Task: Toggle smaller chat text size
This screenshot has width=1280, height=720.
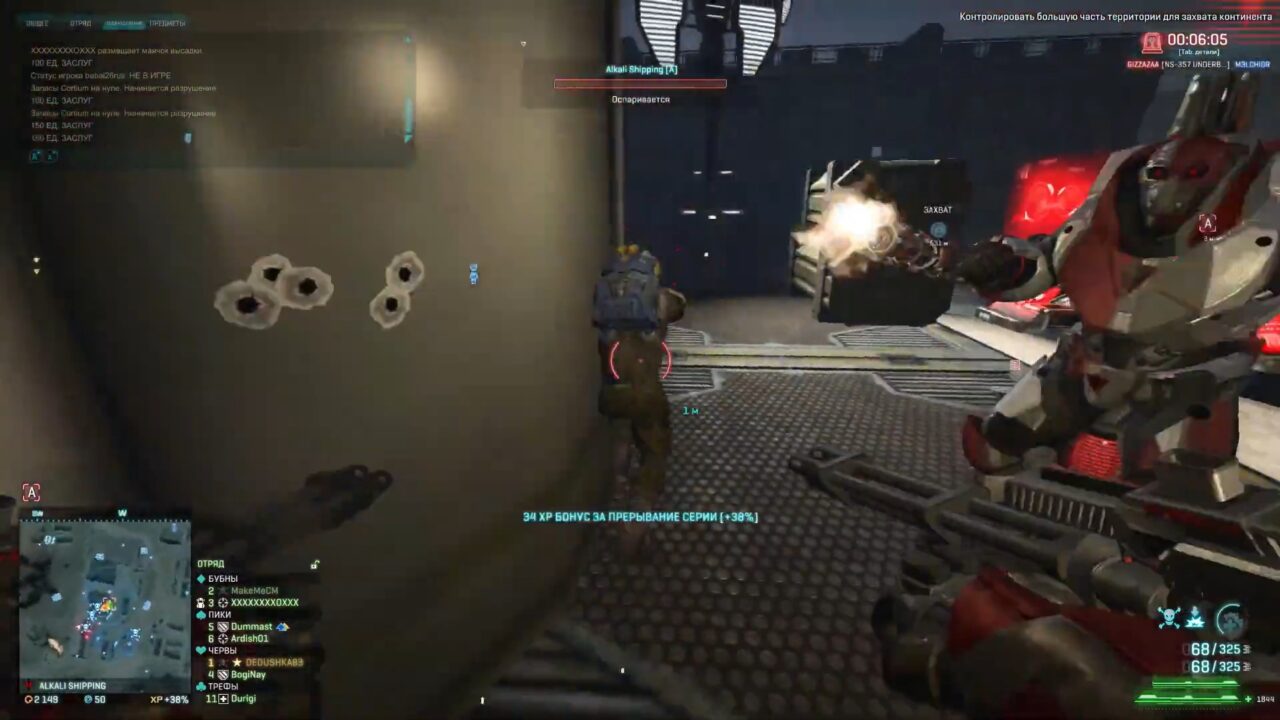Action: point(50,156)
